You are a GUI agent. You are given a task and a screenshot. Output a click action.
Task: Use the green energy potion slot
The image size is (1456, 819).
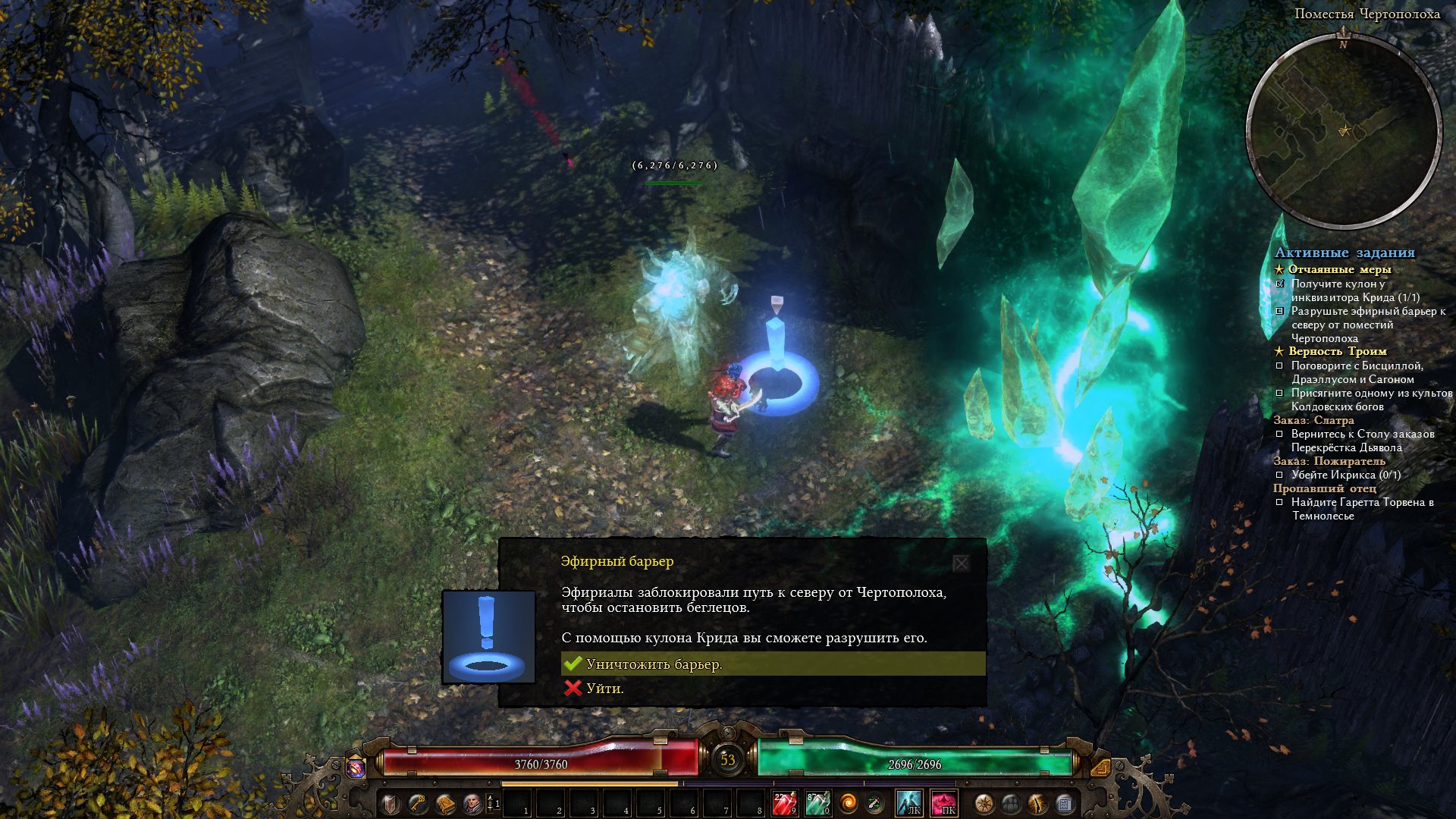(x=817, y=803)
